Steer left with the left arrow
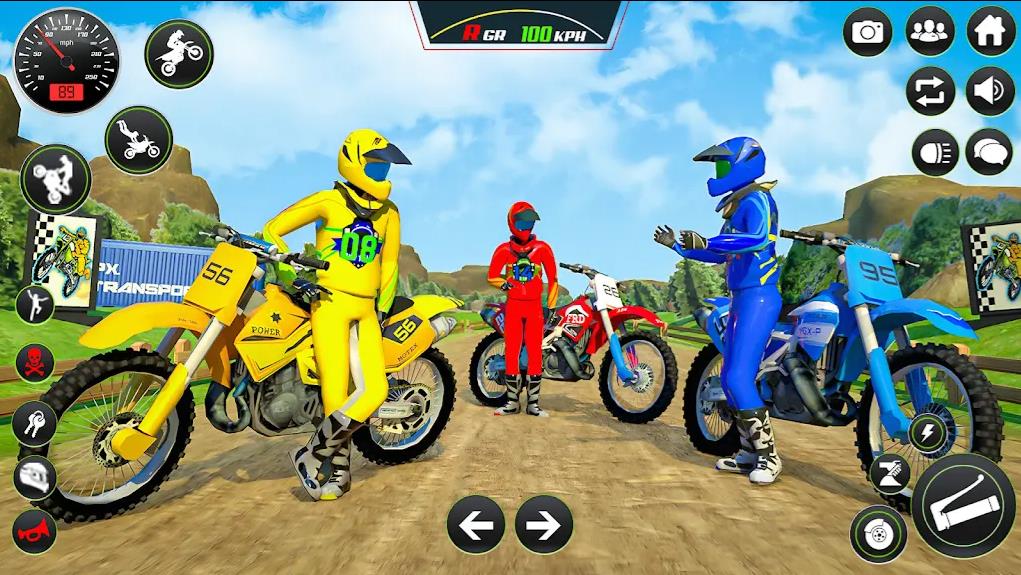1021x575 pixels. 475,524
